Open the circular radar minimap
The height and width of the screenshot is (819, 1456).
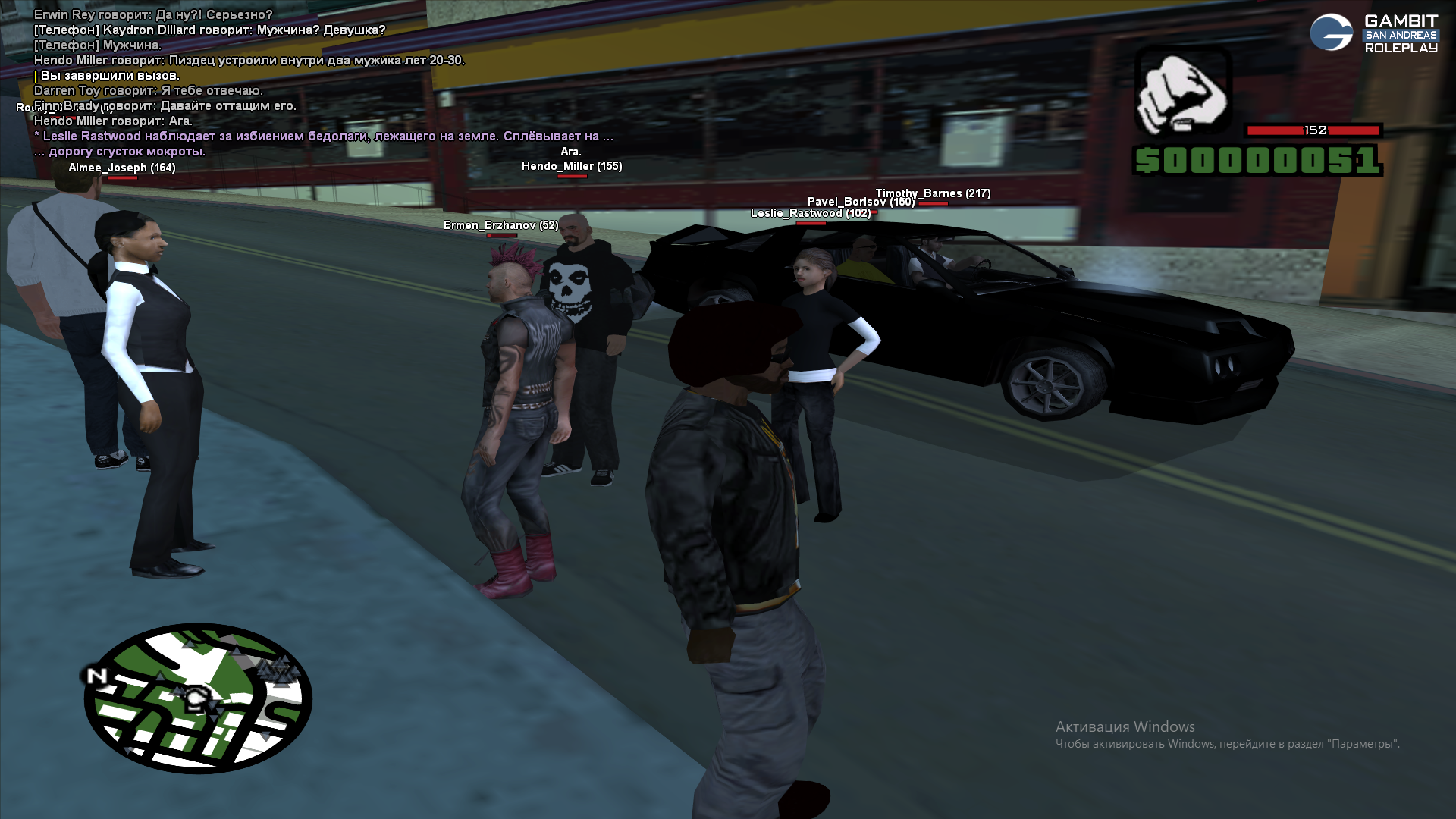point(198,698)
